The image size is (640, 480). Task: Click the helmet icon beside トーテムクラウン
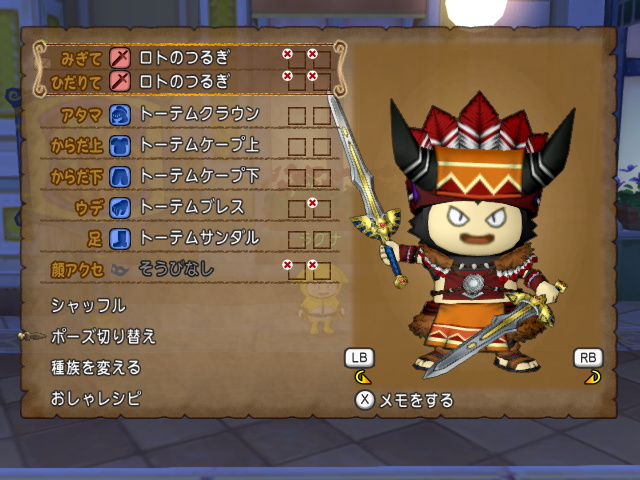click(x=119, y=114)
